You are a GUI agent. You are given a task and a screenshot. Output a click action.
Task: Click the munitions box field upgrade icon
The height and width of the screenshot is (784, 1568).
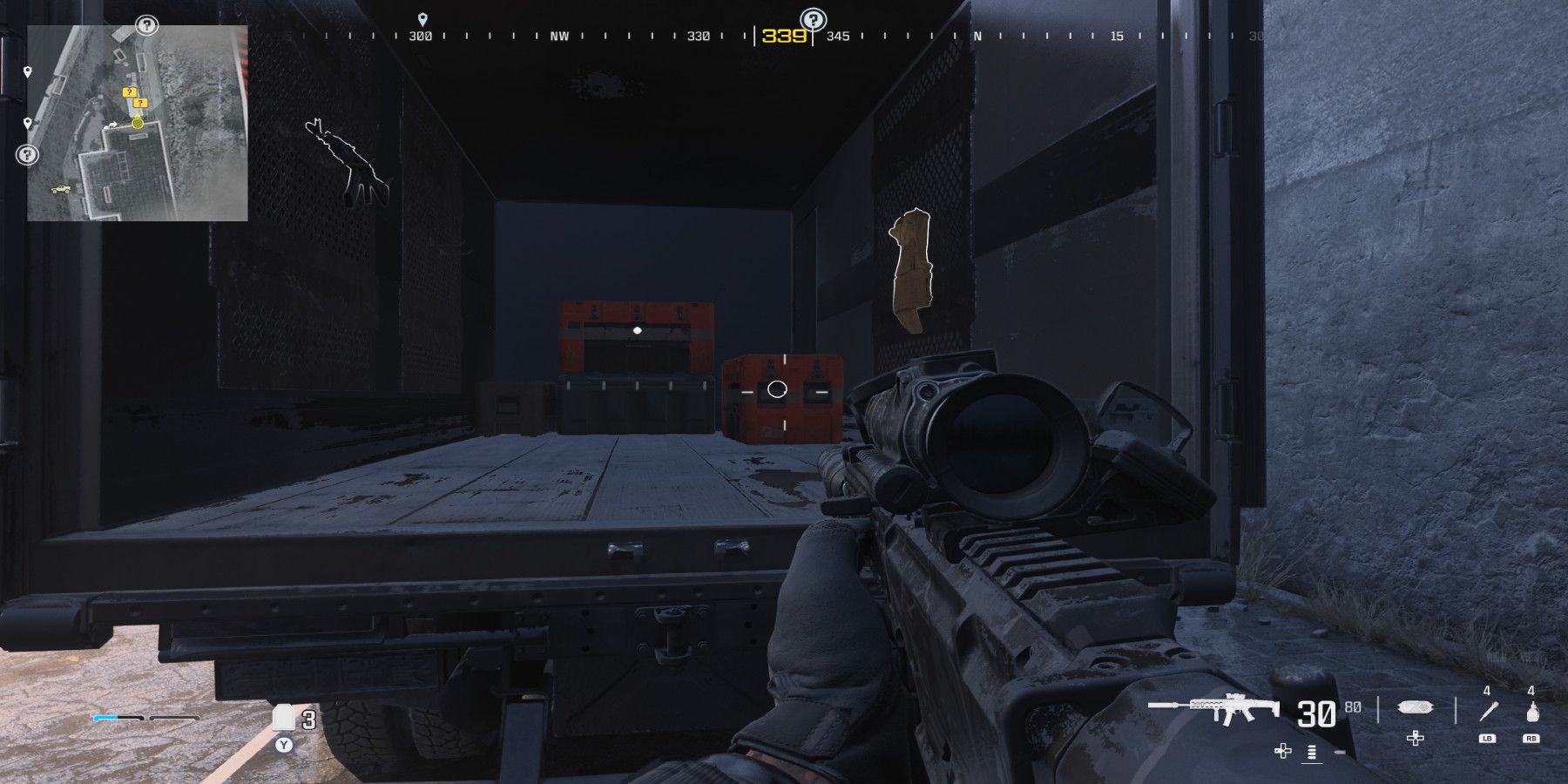click(x=1415, y=707)
